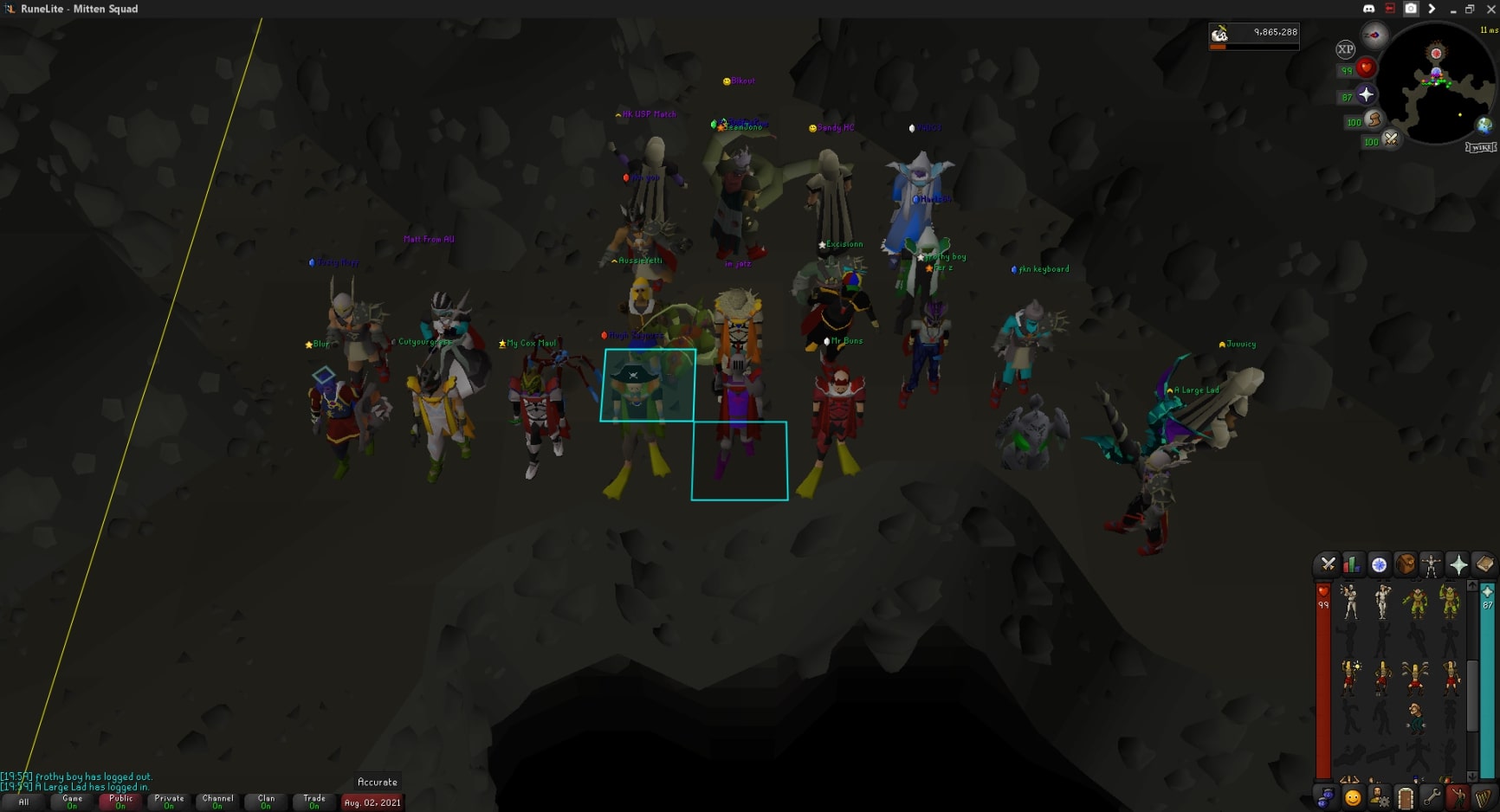The height and width of the screenshot is (812, 1500).
Task: Switch to the Game chat filter tab
Action: coord(73,802)
